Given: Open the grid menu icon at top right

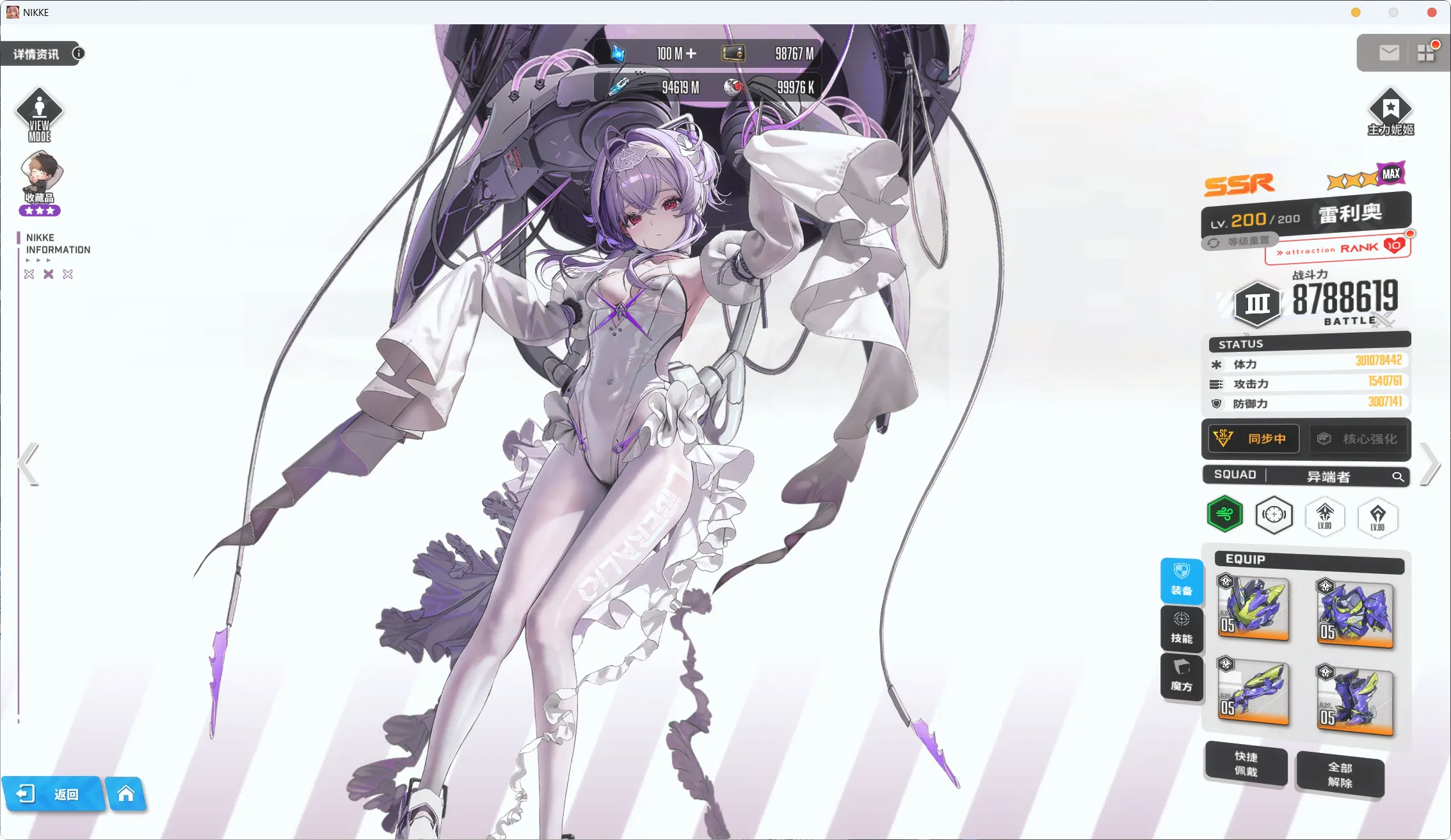Looking at the screenshot, I should click(1426, 52).
